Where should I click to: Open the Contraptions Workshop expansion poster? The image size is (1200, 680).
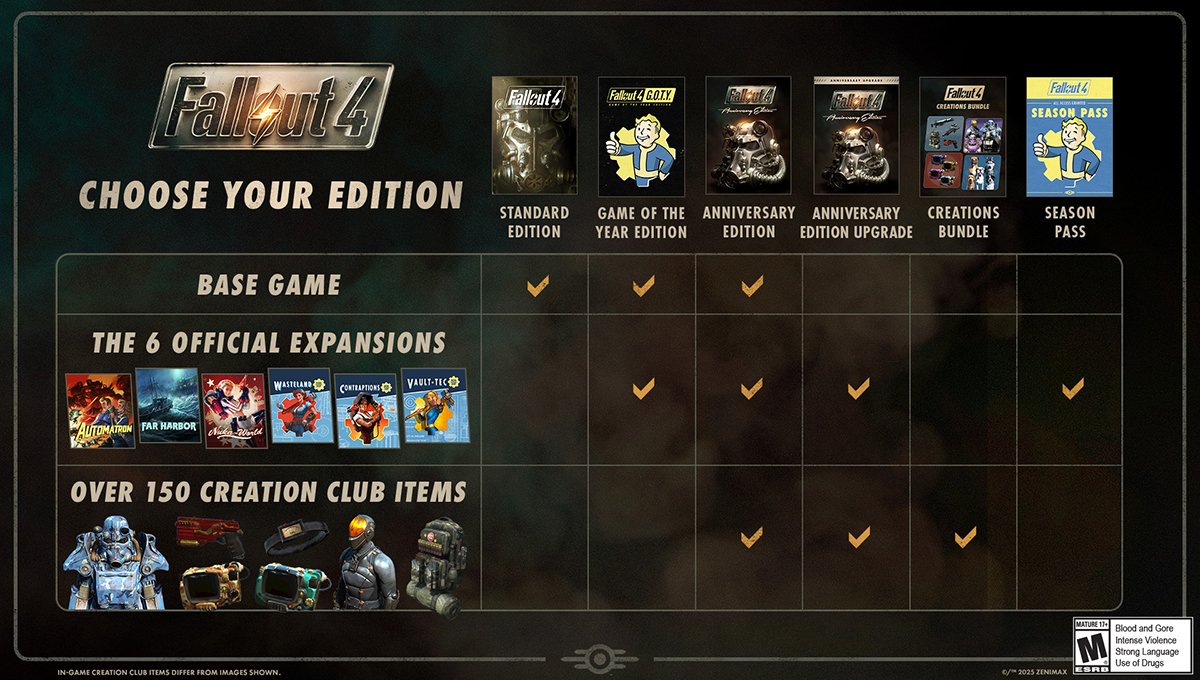pos(366,411)
